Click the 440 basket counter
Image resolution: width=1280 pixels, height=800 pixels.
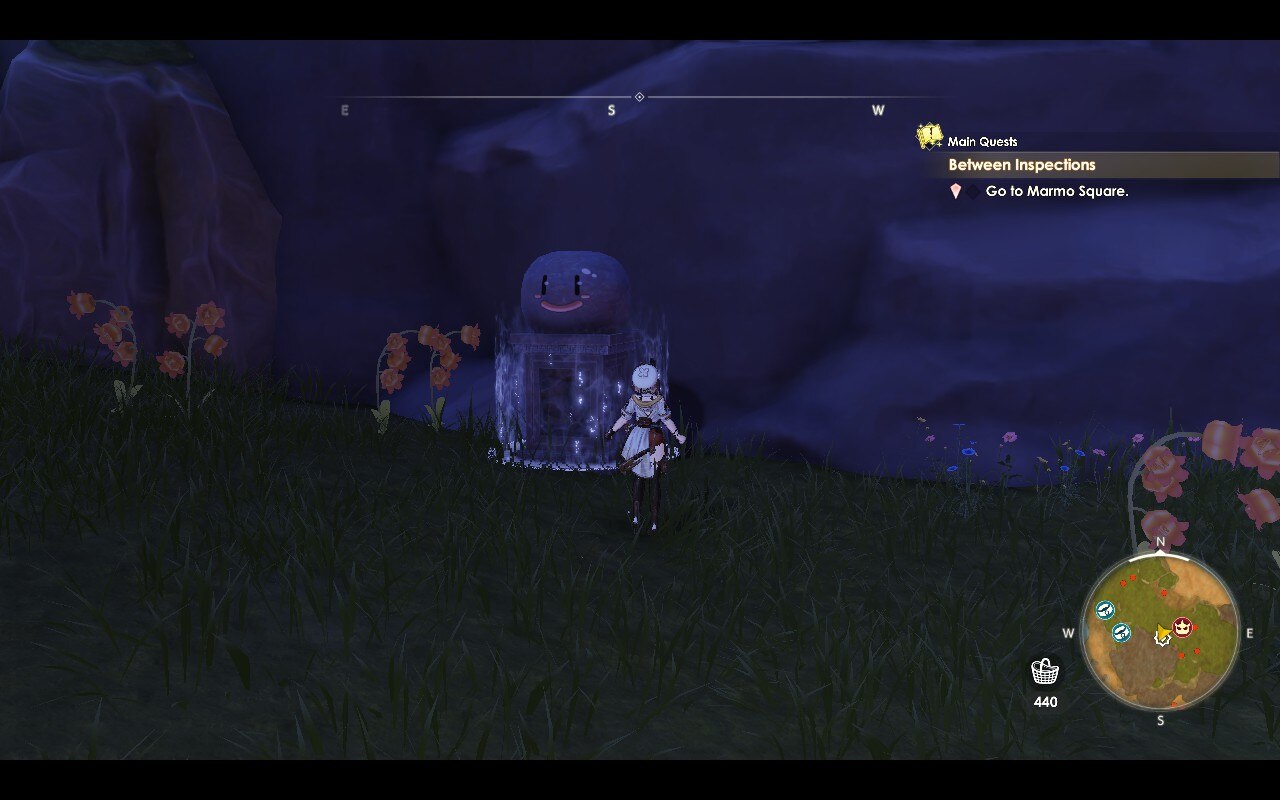[1045, 702]
